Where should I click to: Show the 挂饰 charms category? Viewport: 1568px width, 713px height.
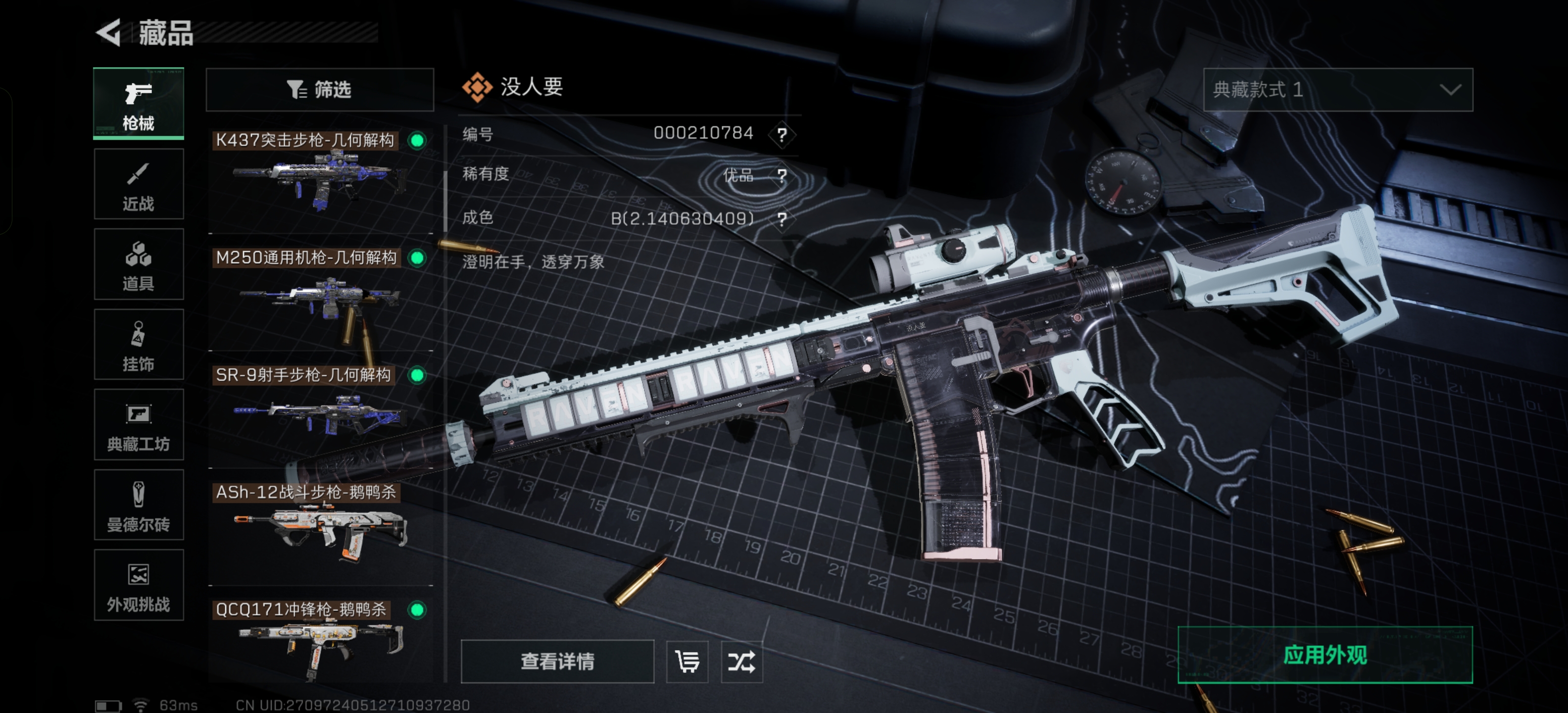click(x=139, y=345)
